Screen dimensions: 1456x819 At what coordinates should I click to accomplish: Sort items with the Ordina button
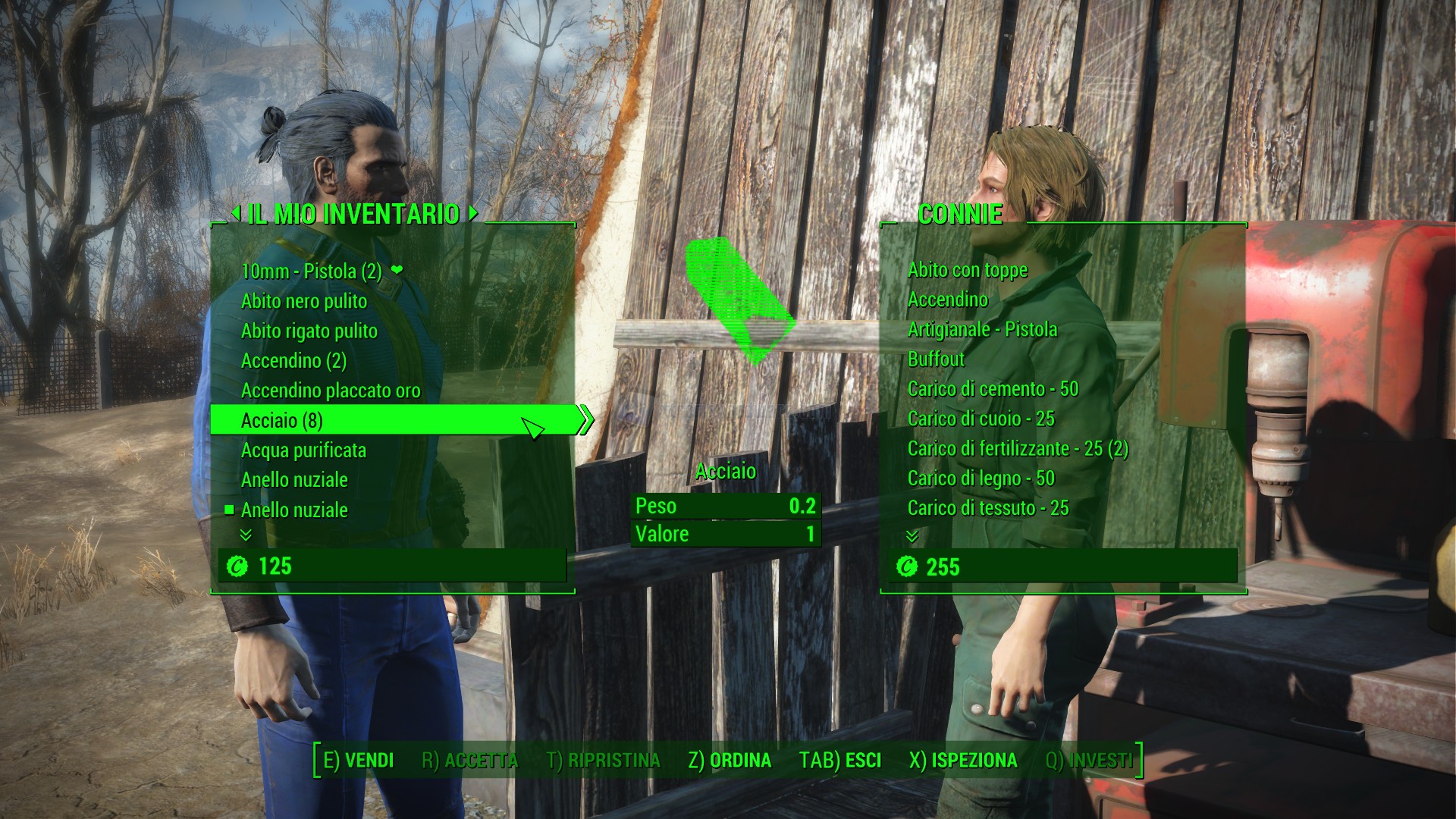730,761
